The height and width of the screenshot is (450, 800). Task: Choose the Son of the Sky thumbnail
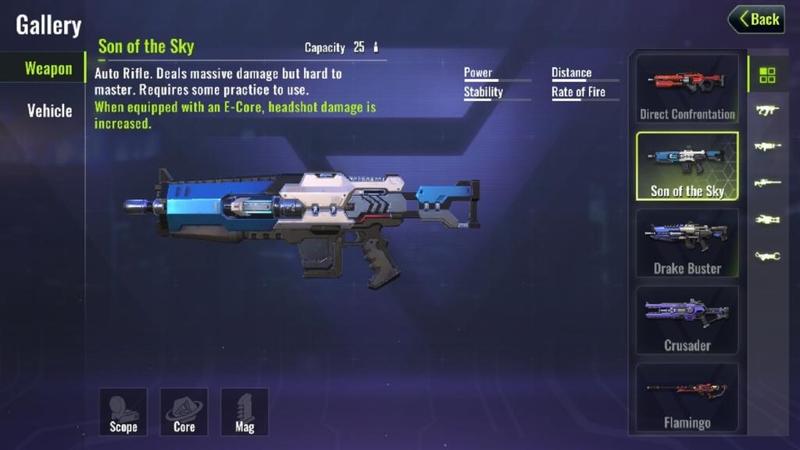pyautogui.click(x=687, y=167)
